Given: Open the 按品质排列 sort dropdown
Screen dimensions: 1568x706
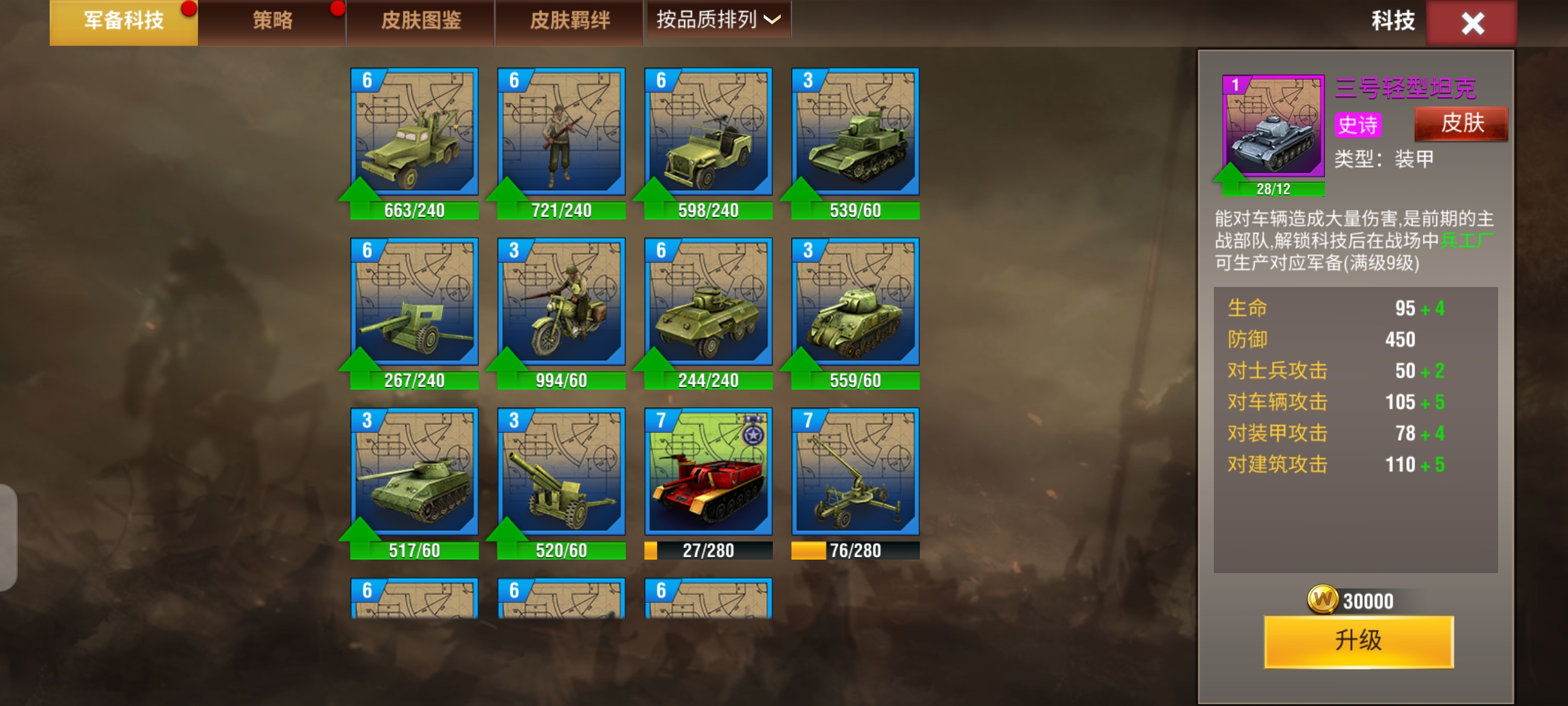Looking at the screenshot, I should 717,20.
